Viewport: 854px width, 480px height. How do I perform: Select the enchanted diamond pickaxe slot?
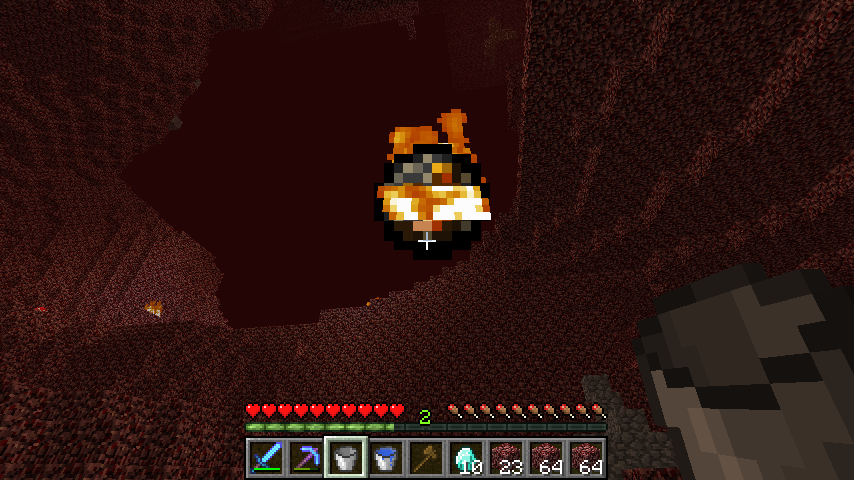pyautogui.click(x=306, y=458)
